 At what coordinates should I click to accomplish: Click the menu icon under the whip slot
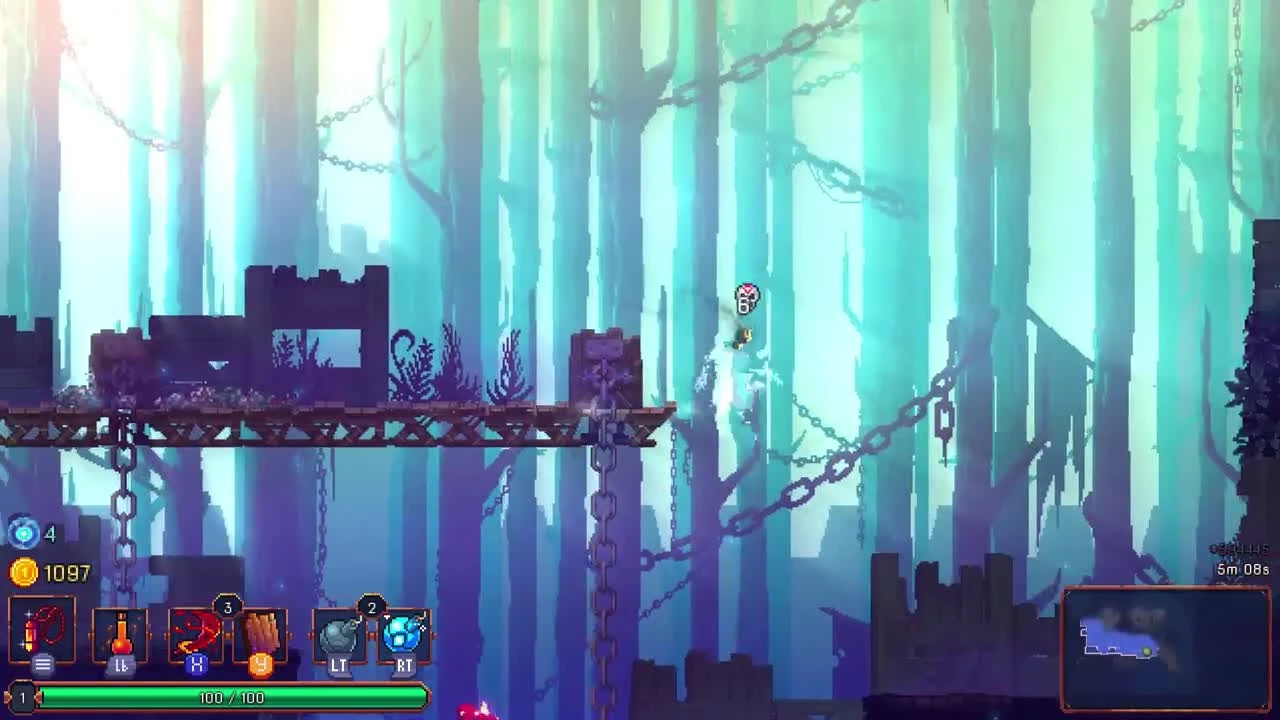point(42,663)
